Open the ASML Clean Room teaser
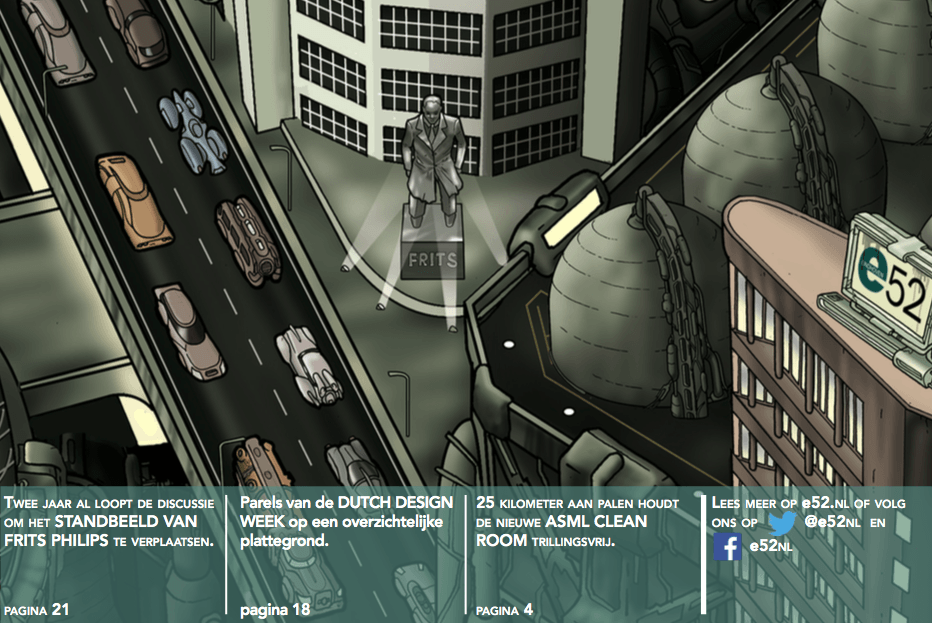The width and height of the screenshot is (932, 623). (577, 522)
